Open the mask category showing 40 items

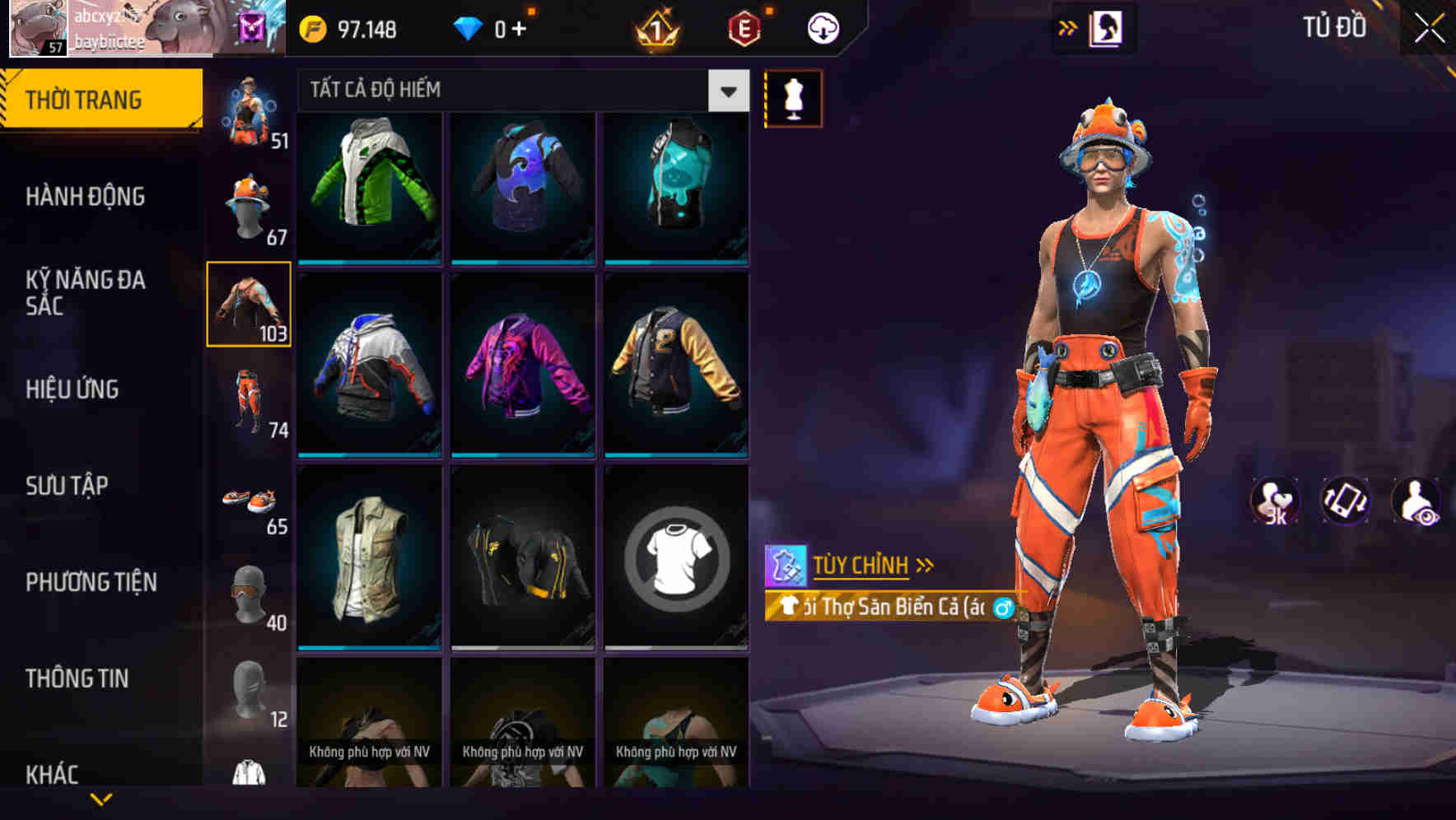pos(250,595)
